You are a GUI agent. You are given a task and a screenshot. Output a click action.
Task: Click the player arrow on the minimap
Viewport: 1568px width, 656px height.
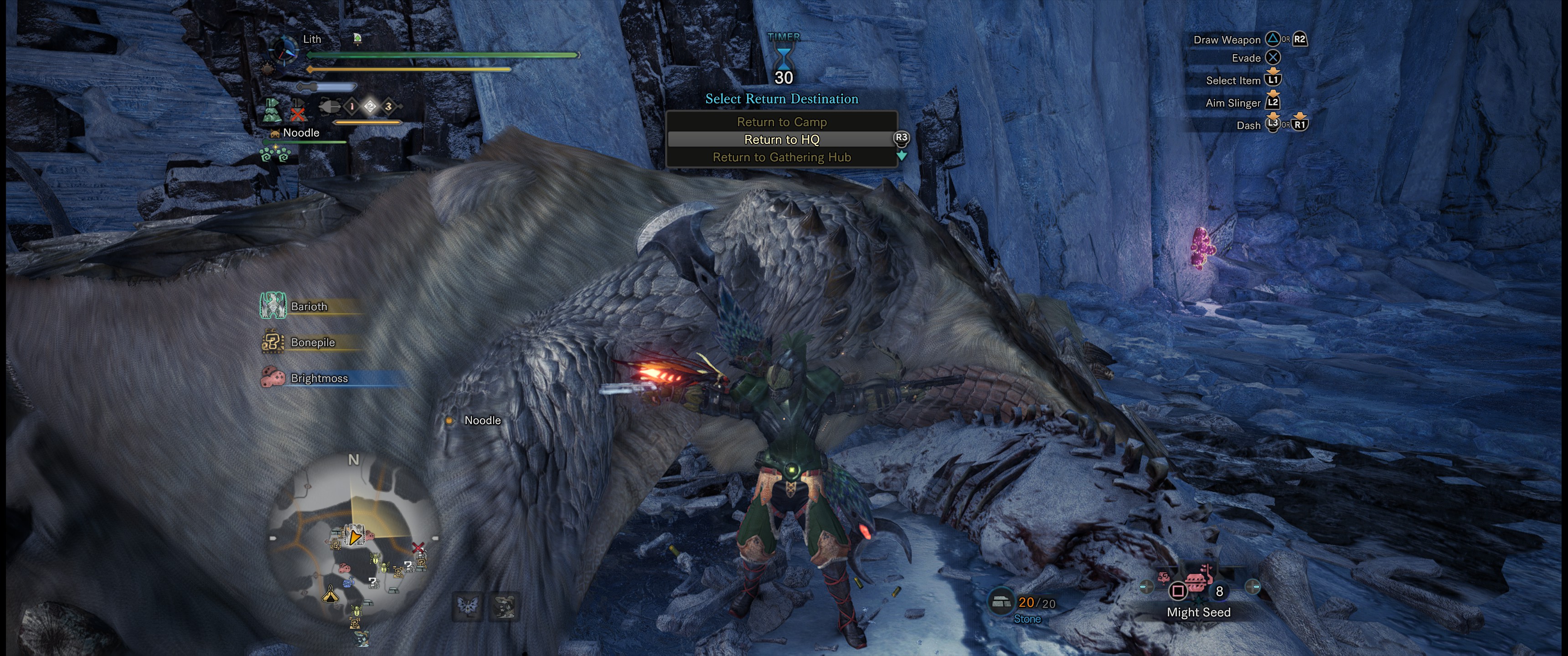[354, 537]
